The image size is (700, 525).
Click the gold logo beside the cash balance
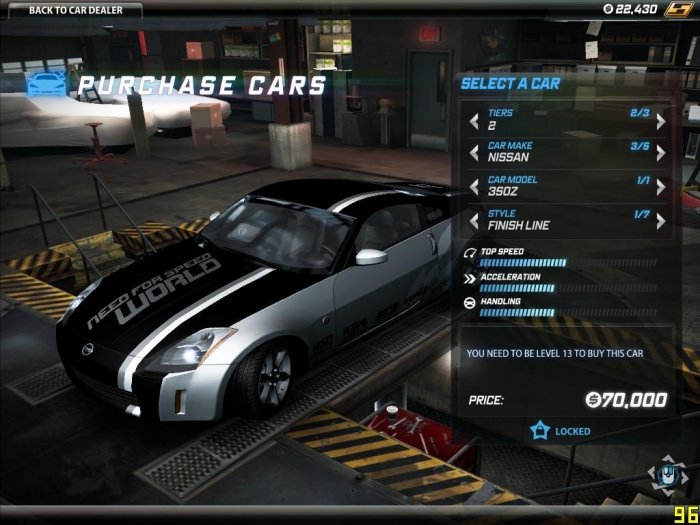[678, 9]
